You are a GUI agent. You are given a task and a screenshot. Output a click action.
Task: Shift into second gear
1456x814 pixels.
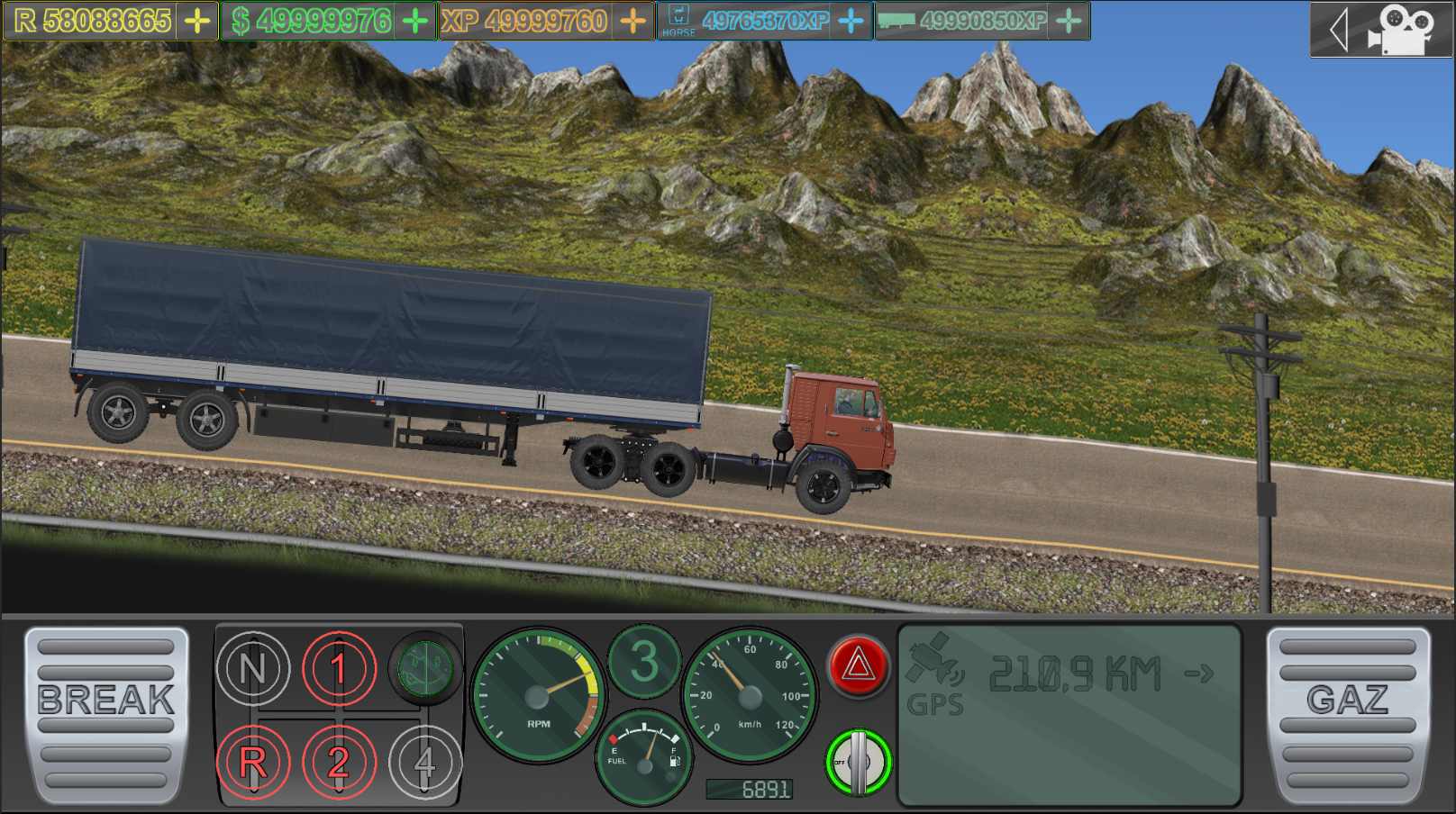click(x=339, y=763)
